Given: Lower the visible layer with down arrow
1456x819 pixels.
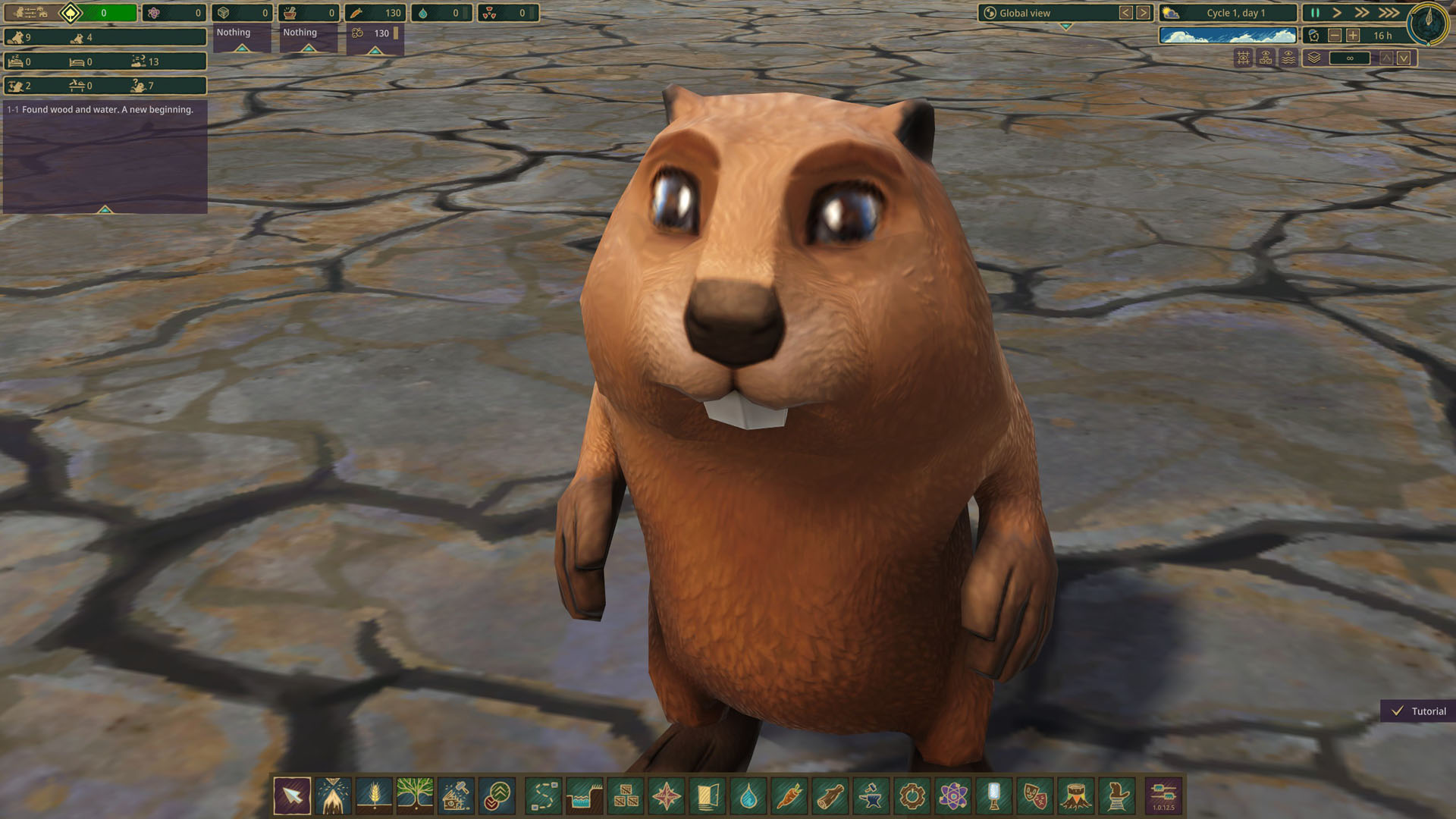Looking at the screenshot, I should pos(1404,58).
